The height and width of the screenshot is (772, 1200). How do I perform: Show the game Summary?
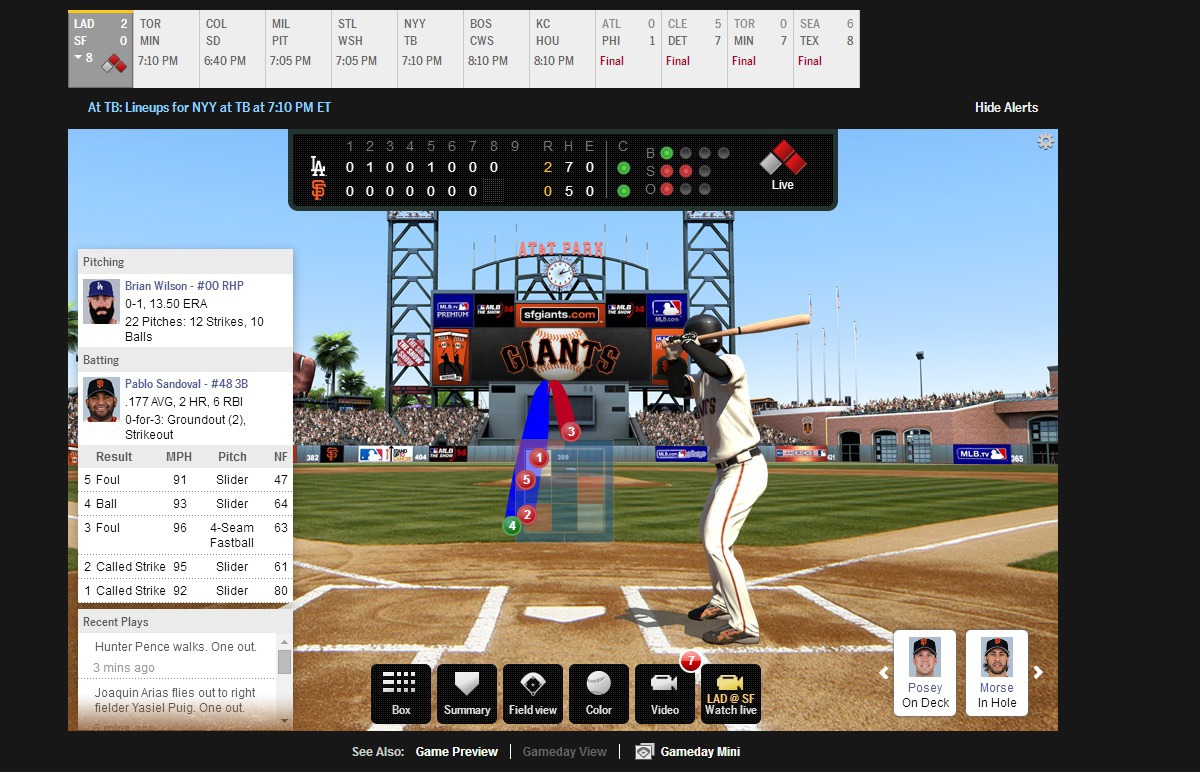click(x=467, y=693)
